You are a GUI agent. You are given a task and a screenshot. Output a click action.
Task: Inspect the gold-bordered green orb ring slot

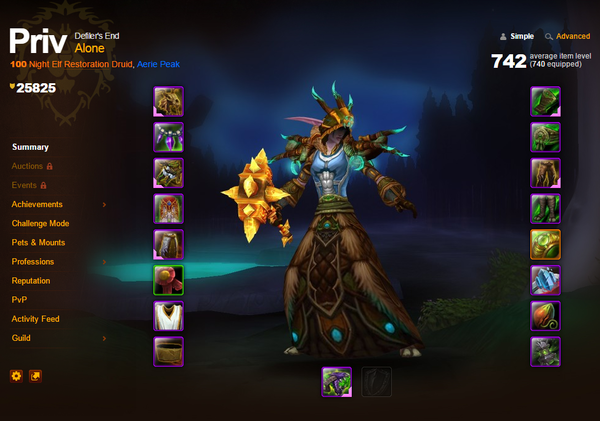[545, 245]
